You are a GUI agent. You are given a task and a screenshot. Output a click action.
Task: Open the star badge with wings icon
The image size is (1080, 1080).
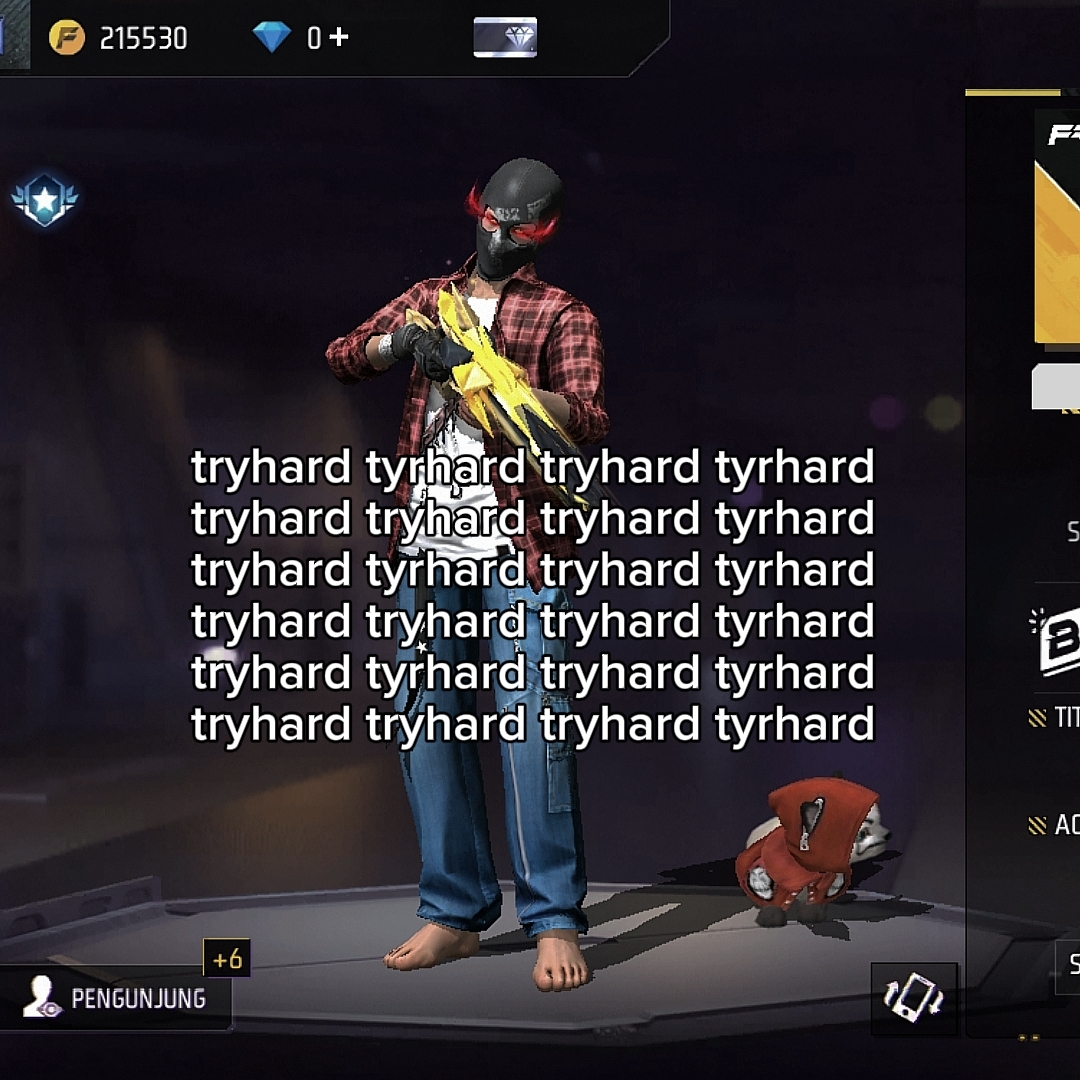(x=45, y=201)
